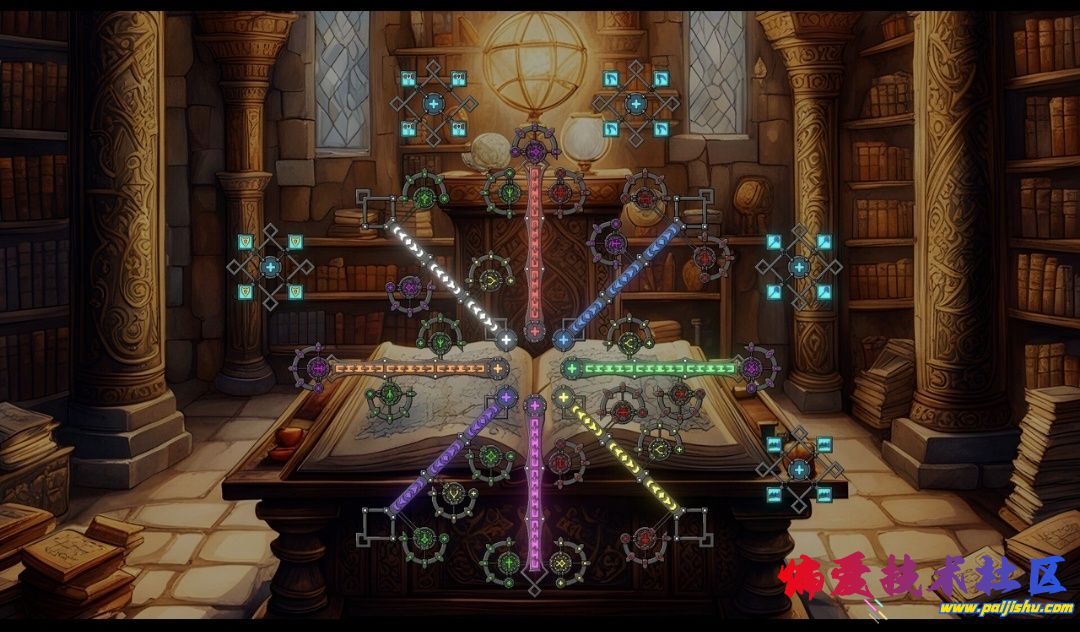Open the cyan plus cluster with wave icons
This screenshot has width=1080, height=632.
click(798, 469)
